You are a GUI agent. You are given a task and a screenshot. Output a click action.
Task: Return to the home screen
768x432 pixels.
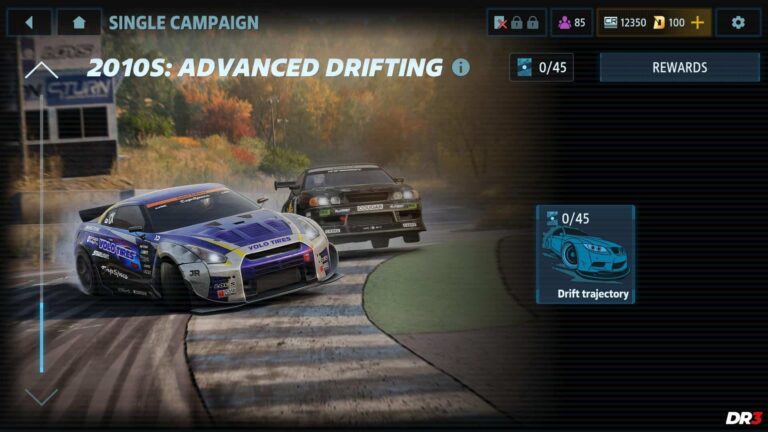[79, 22]
